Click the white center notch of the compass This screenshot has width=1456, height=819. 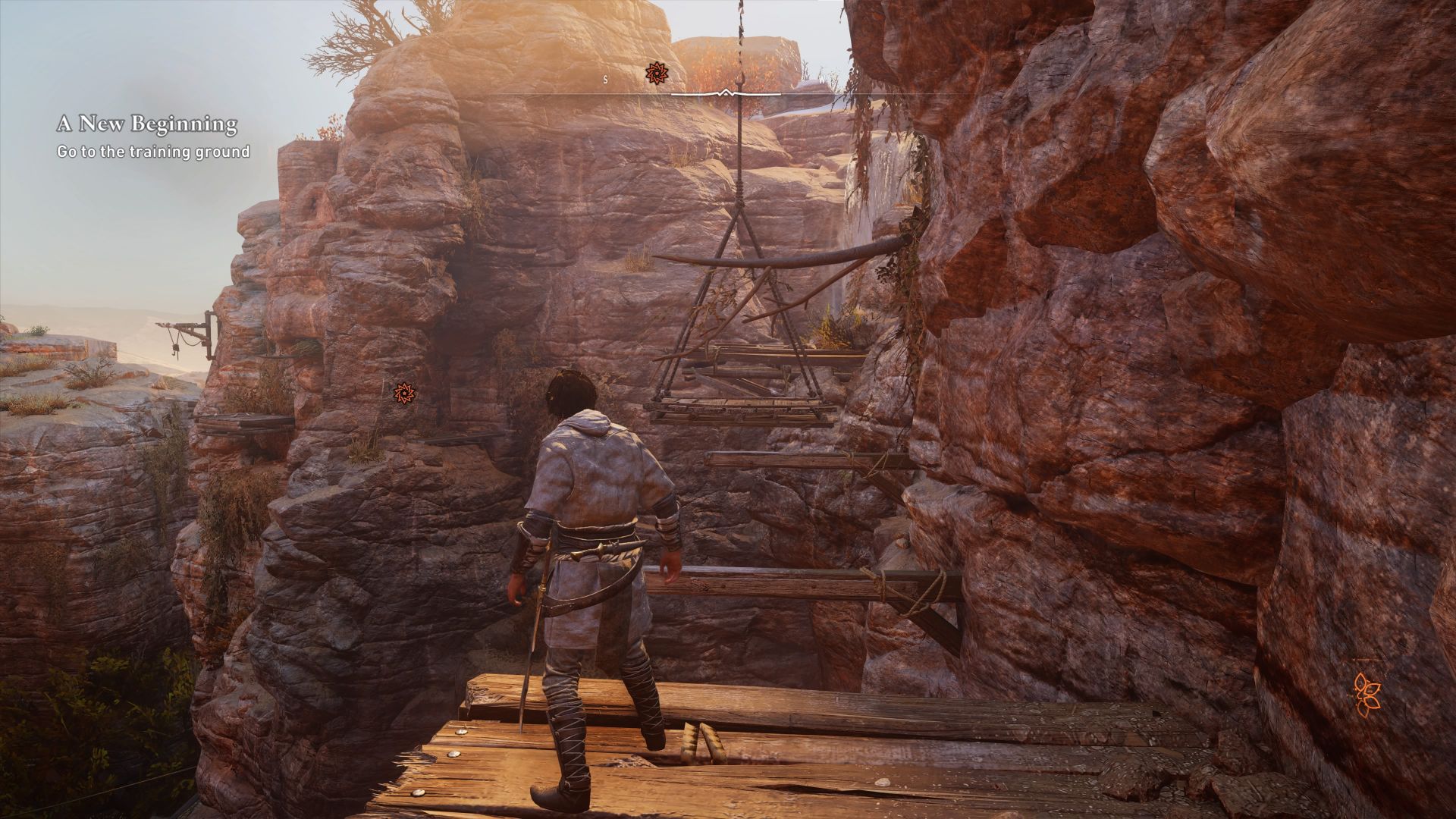[x=726, y=93]
